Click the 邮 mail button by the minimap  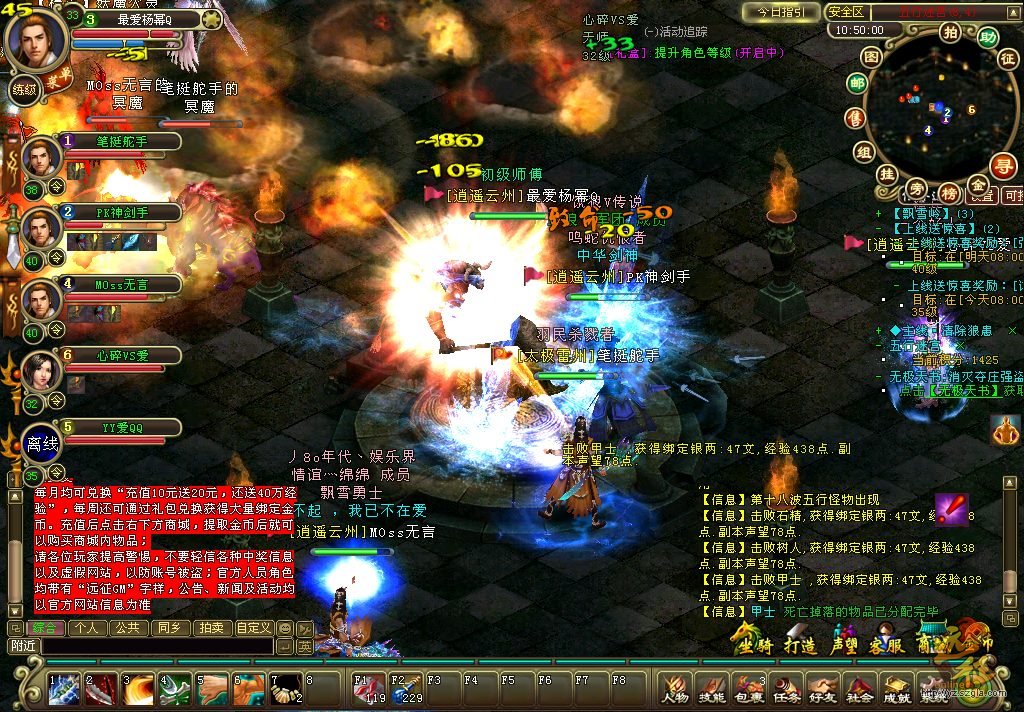[856, 85]
